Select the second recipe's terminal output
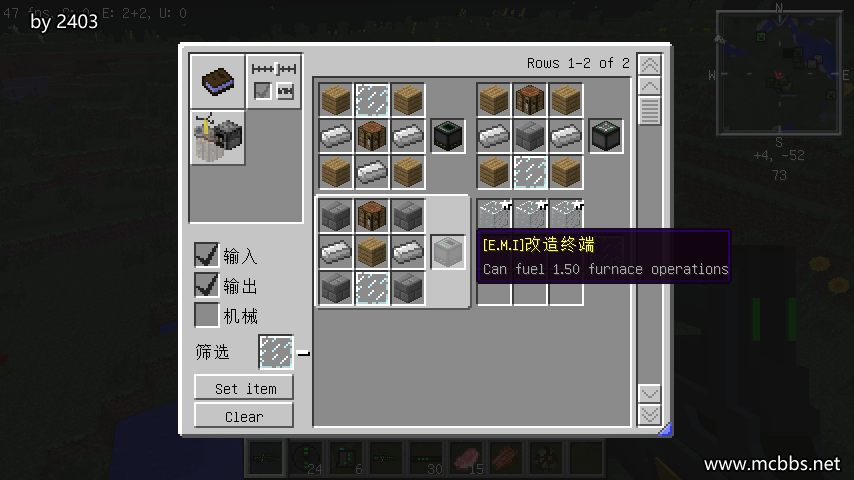 click(606, 136)
